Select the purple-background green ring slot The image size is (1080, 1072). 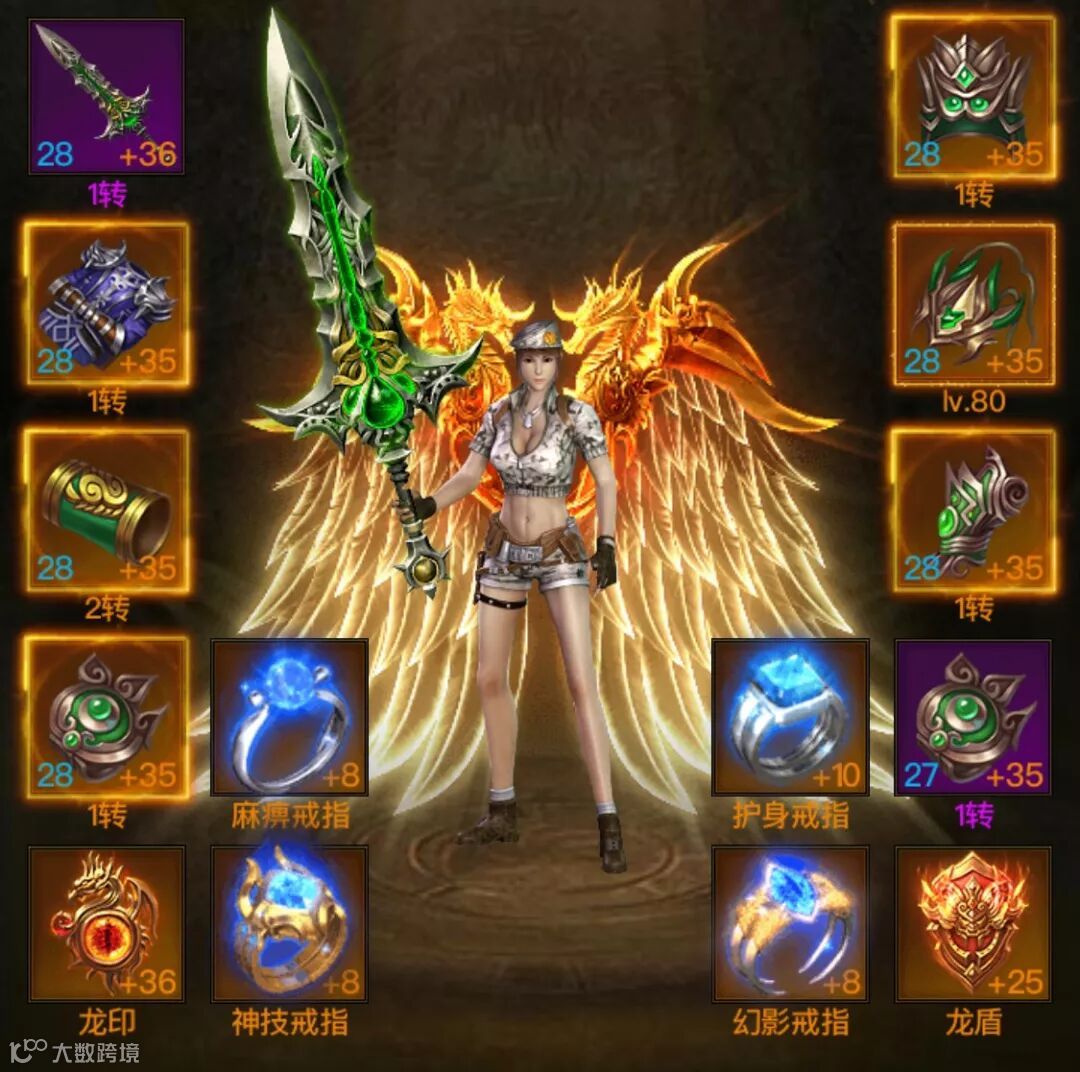pyautogui.click(x=973, y=718)
